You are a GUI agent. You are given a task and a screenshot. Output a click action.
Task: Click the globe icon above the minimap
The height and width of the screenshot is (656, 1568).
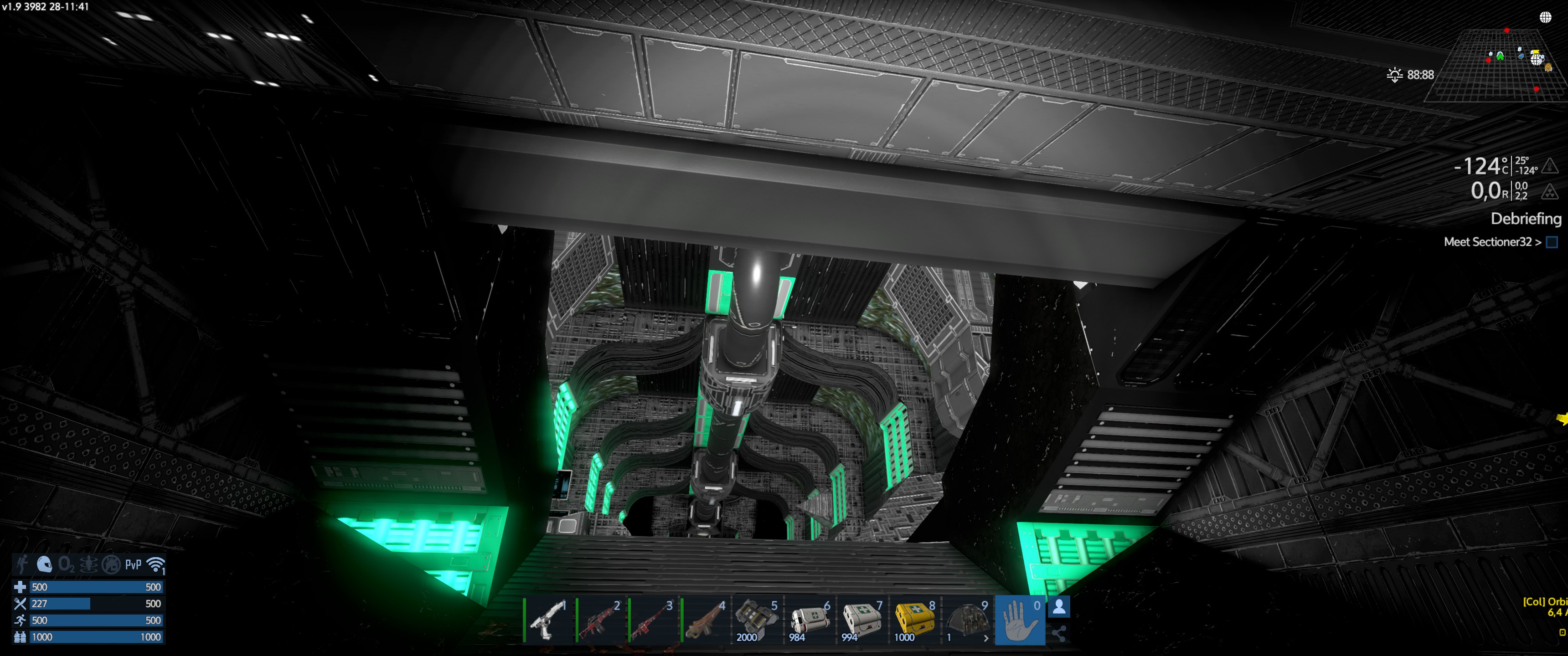click(1546, 17)
